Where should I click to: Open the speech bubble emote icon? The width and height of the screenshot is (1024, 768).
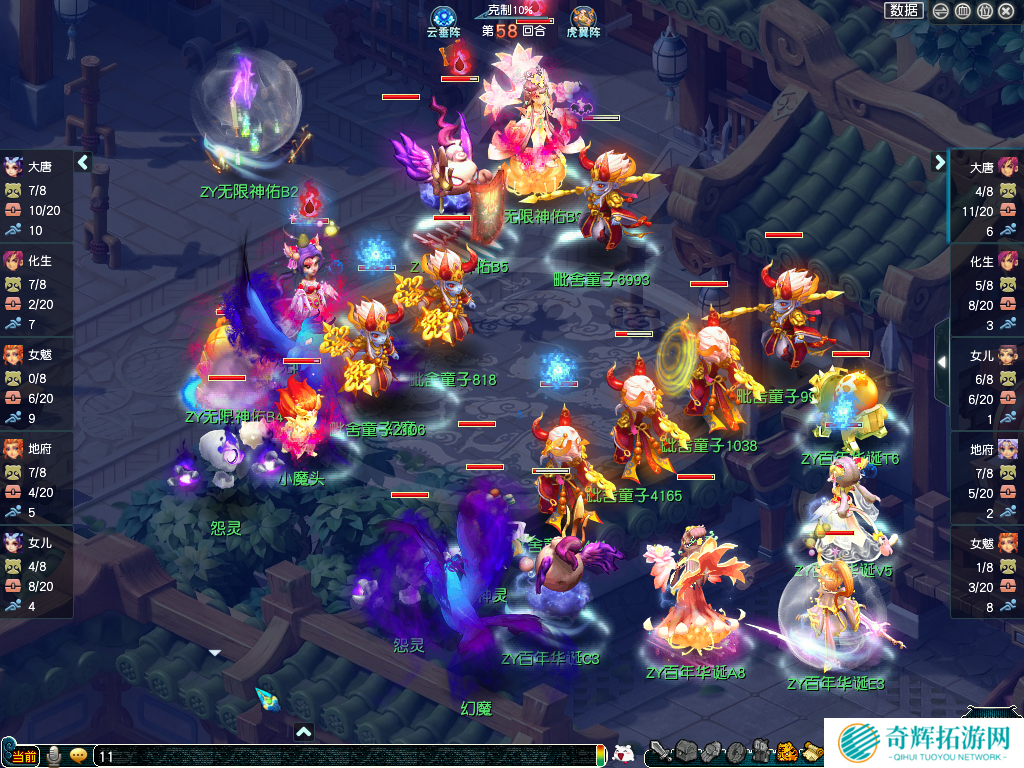click(x=78, y=756)
